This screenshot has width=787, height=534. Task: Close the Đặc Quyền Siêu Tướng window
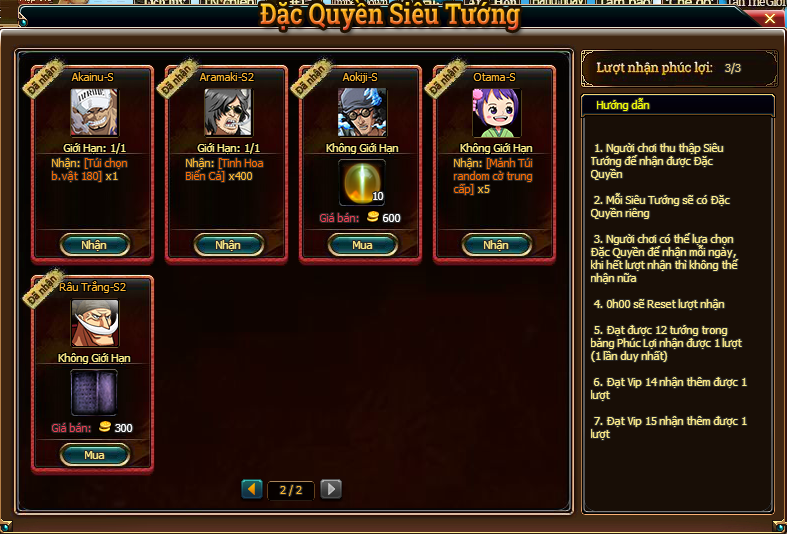770,18
